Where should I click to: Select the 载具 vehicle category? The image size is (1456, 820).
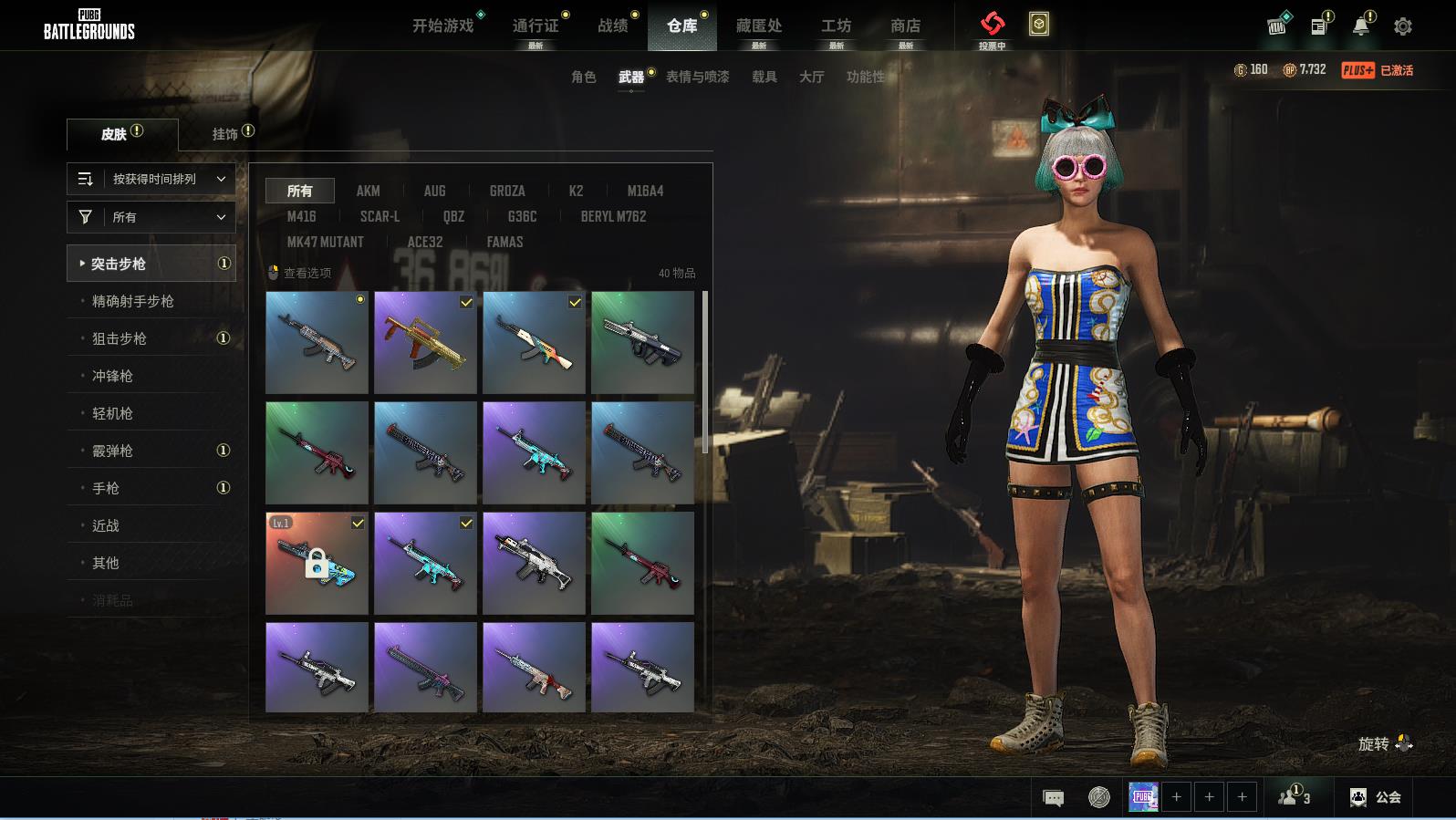(764, 77)
